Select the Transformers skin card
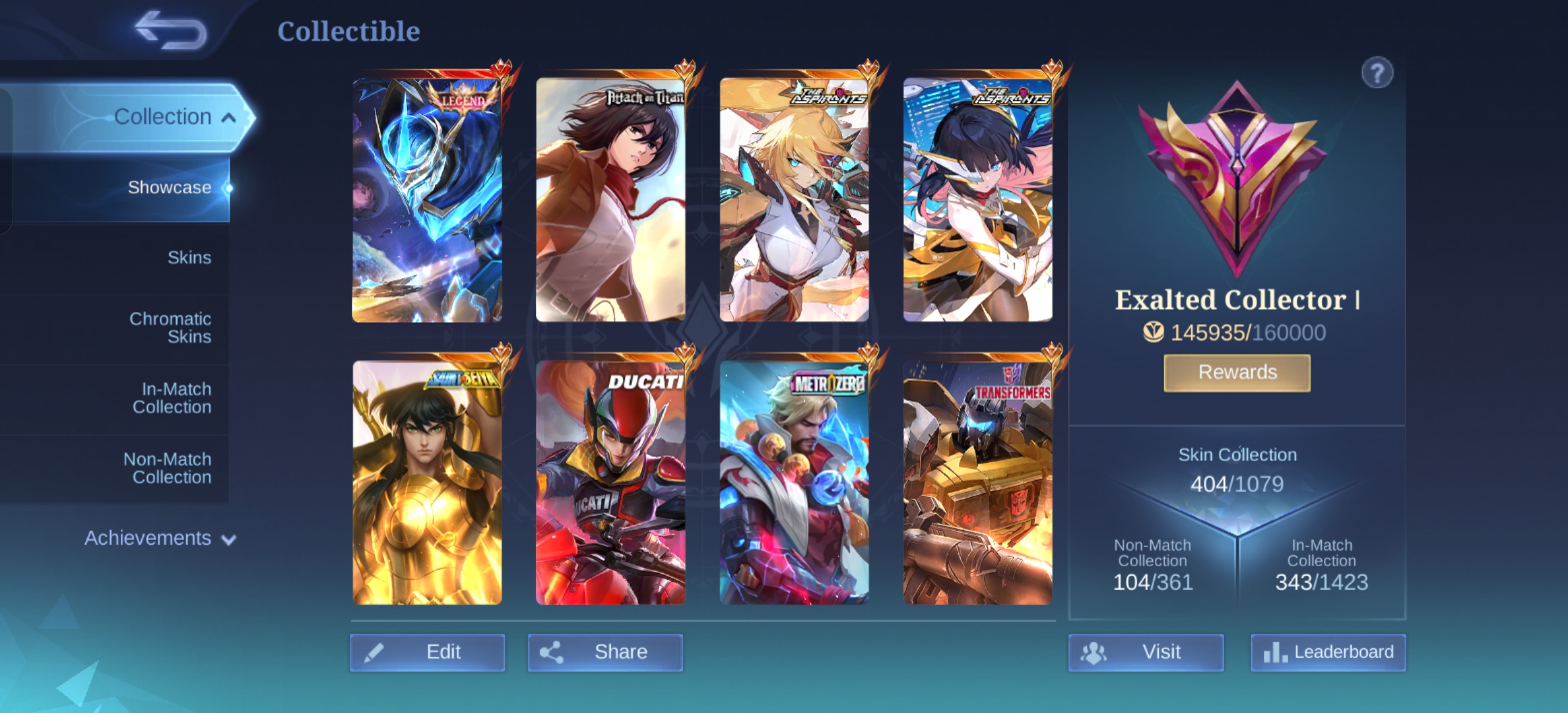 coord(977,482)
